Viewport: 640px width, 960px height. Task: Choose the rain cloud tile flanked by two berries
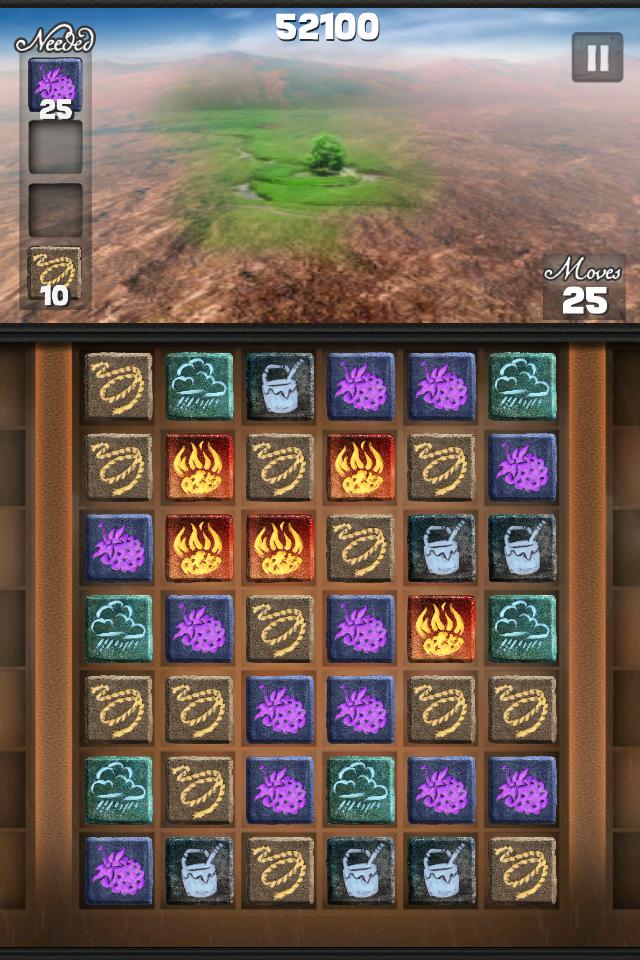(x=361, y=790)
